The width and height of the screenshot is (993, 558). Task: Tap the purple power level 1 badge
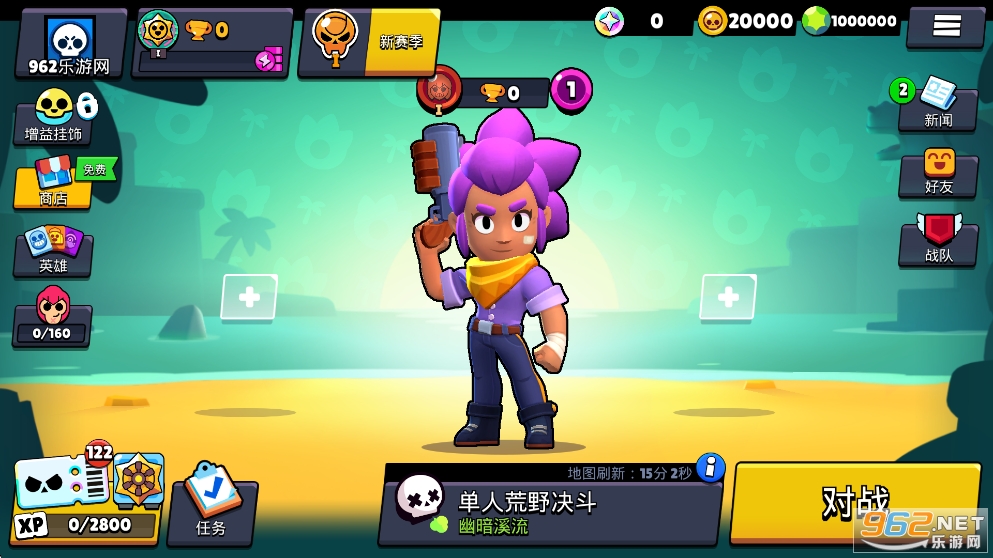coord(571,89)
